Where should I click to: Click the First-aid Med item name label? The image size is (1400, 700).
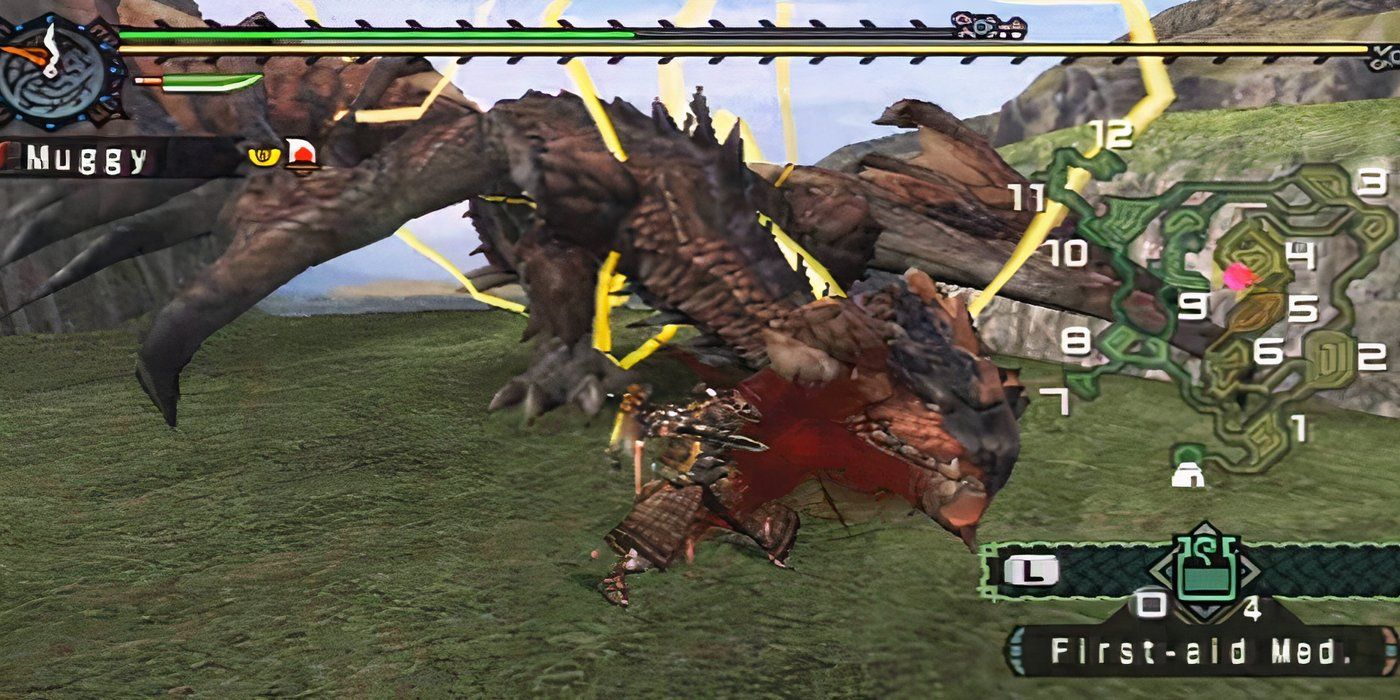click(1196, 651)
